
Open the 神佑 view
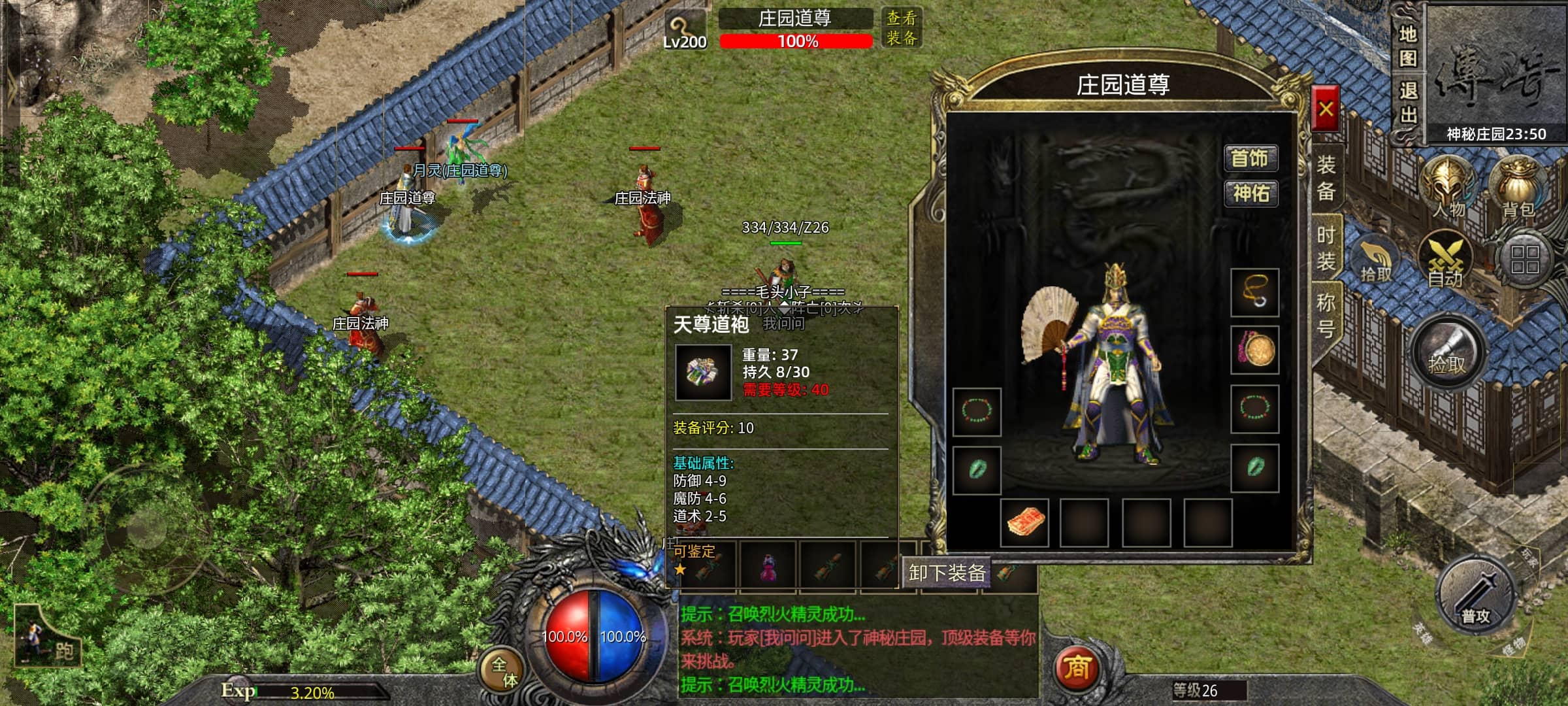point(1250,193)
